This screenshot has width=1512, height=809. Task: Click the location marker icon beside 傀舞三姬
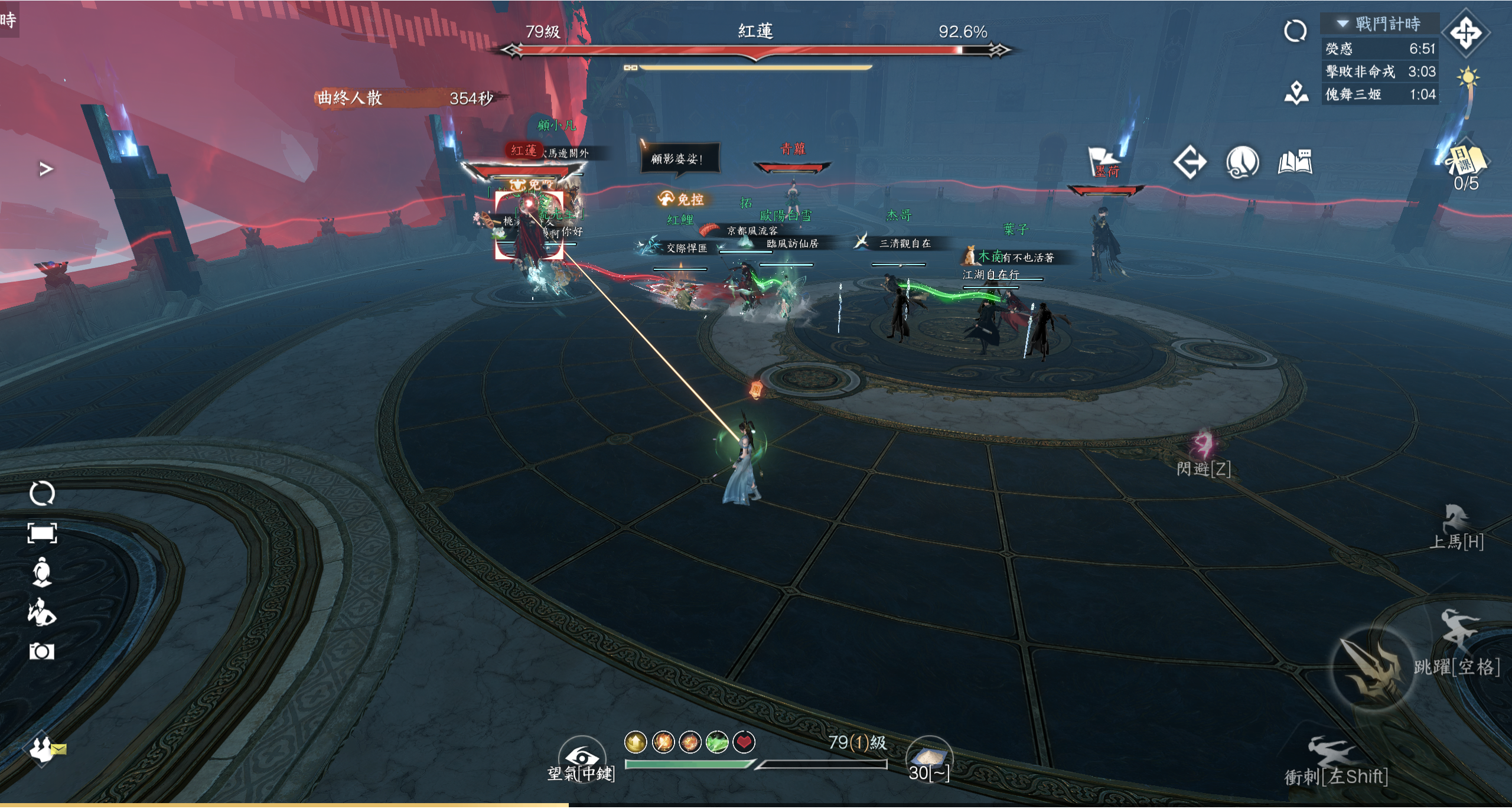click(1296, 94)
